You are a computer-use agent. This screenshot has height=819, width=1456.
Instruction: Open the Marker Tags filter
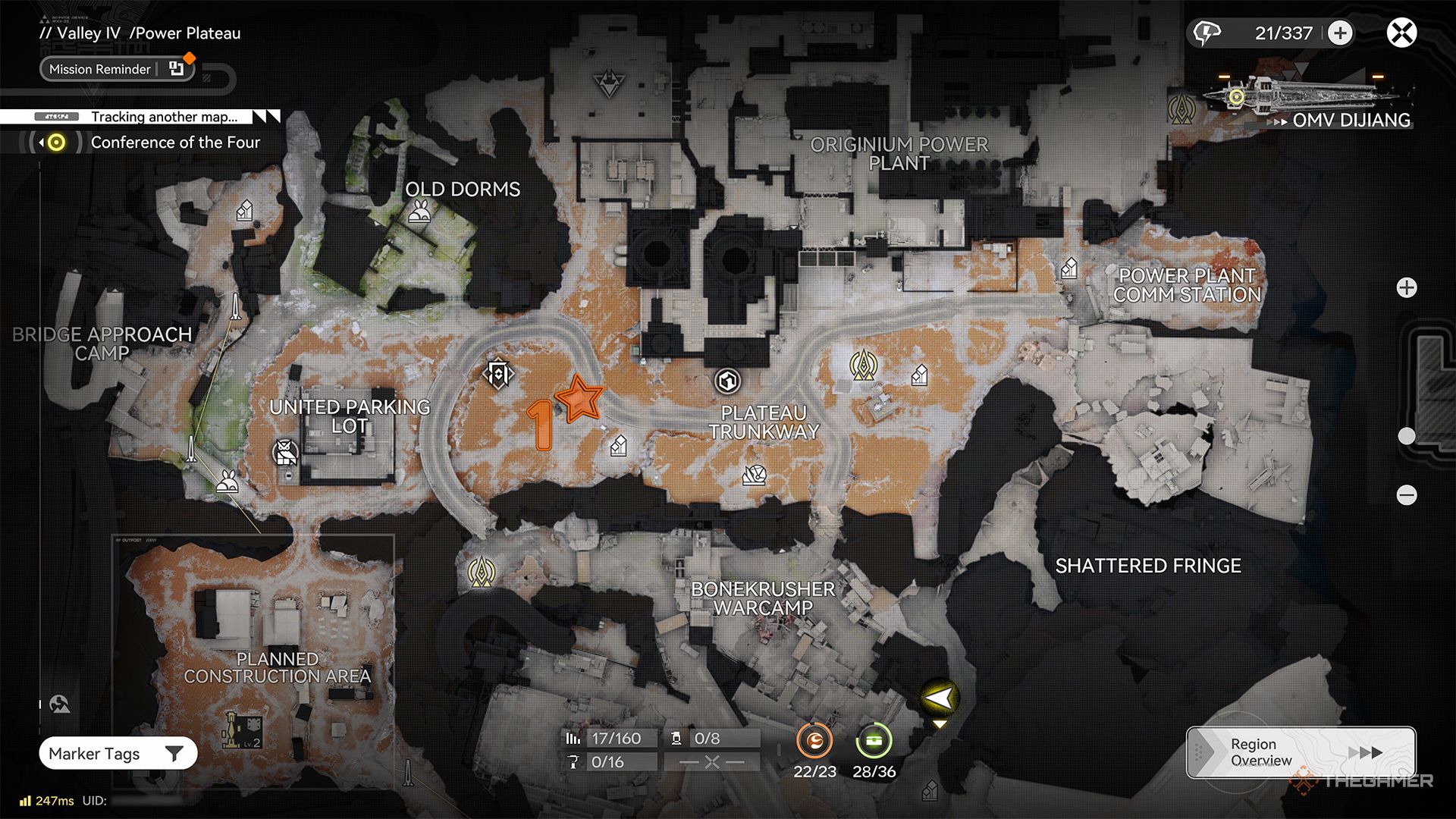click(118, 754)
